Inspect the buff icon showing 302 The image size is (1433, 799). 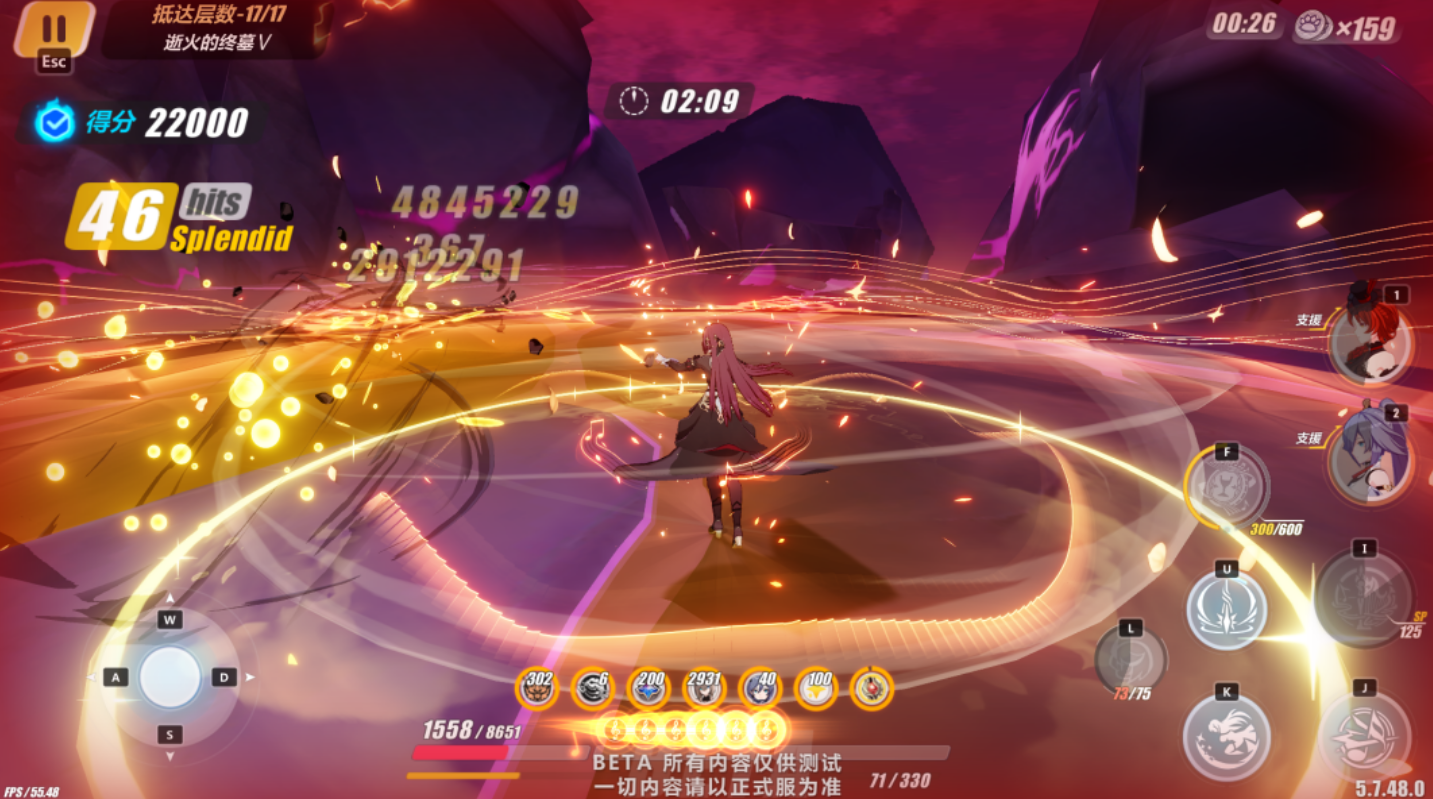pyautogui.click(x=537, y=688)
